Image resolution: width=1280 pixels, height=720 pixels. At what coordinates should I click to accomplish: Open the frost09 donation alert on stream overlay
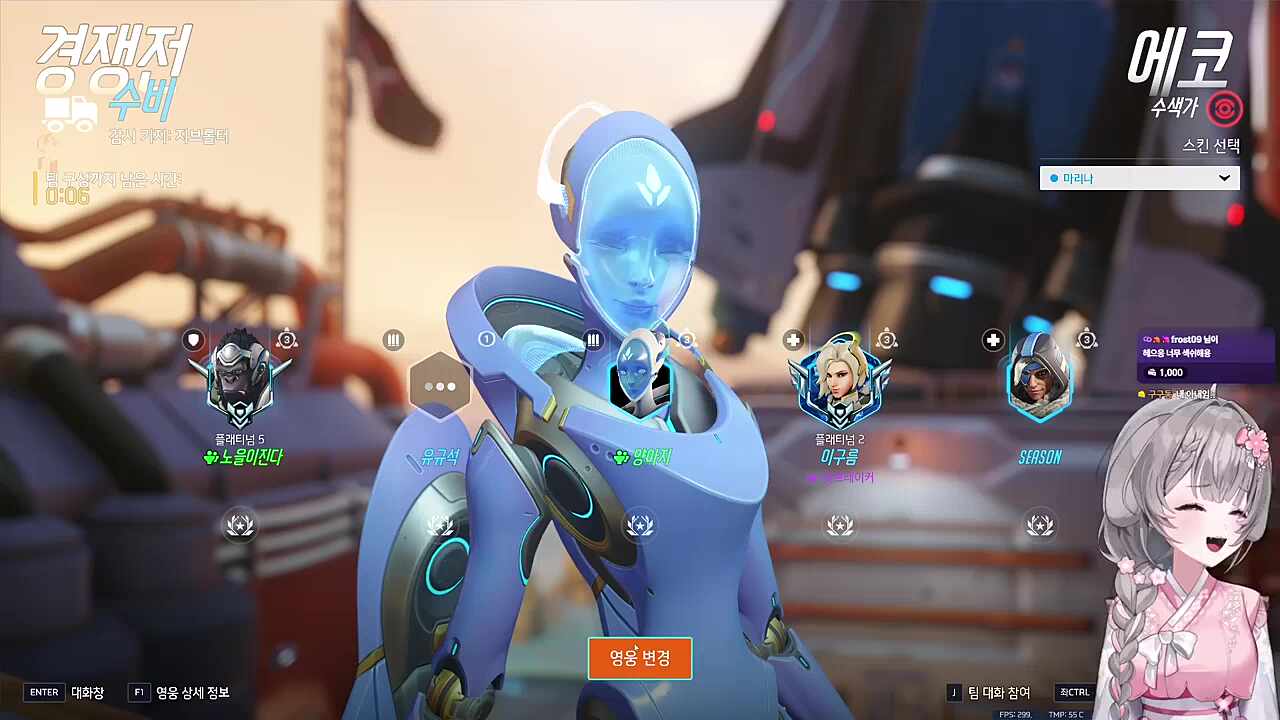coord(1205,357)
